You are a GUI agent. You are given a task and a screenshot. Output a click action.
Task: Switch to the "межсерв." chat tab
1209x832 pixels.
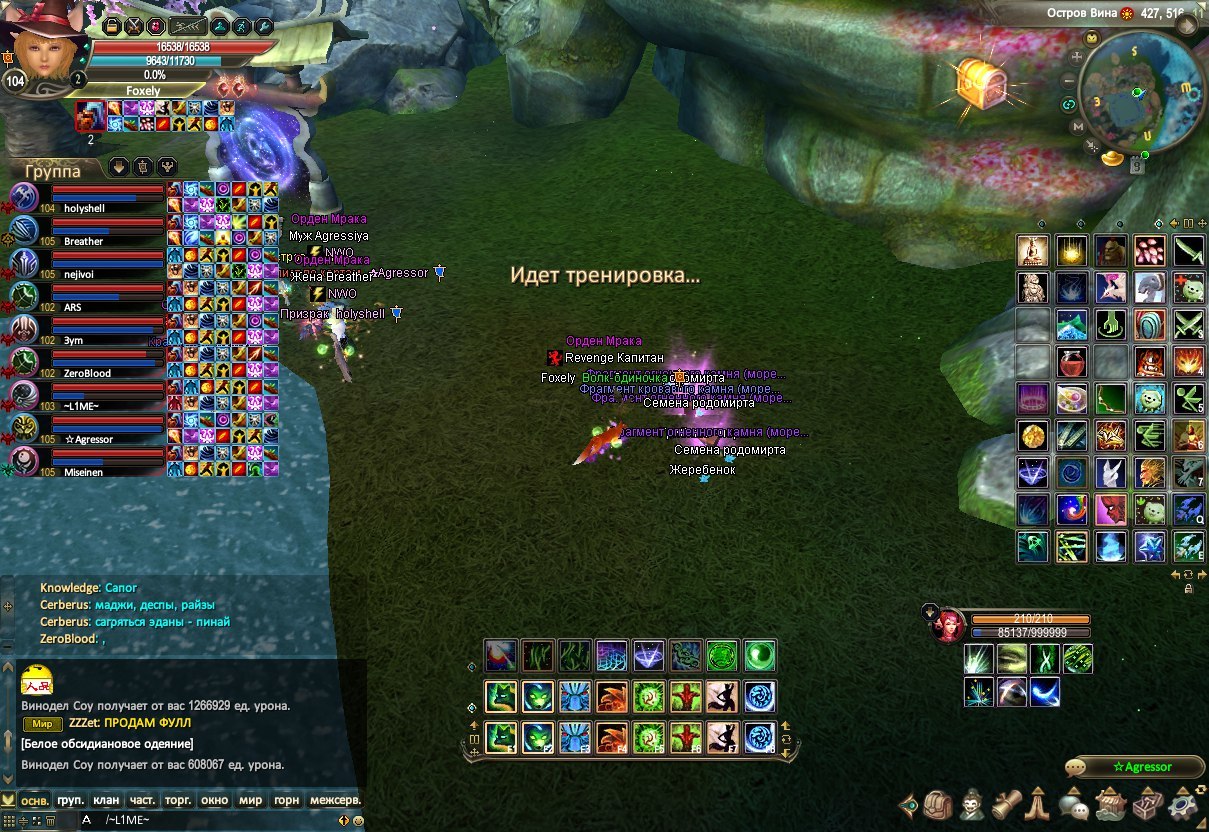tap(334, 800)
